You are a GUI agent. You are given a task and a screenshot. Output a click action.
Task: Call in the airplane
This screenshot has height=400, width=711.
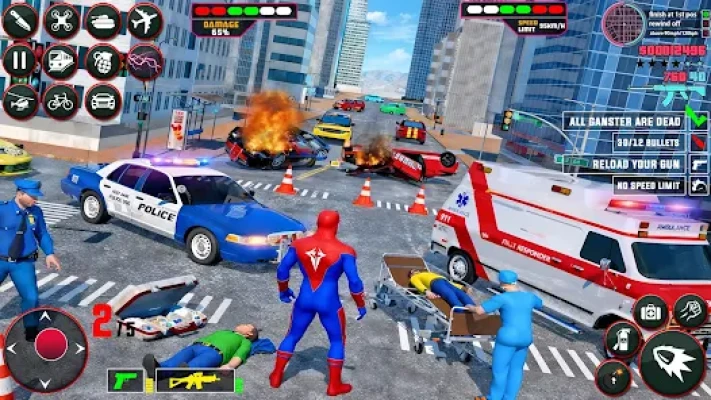[x=145, y=21]
